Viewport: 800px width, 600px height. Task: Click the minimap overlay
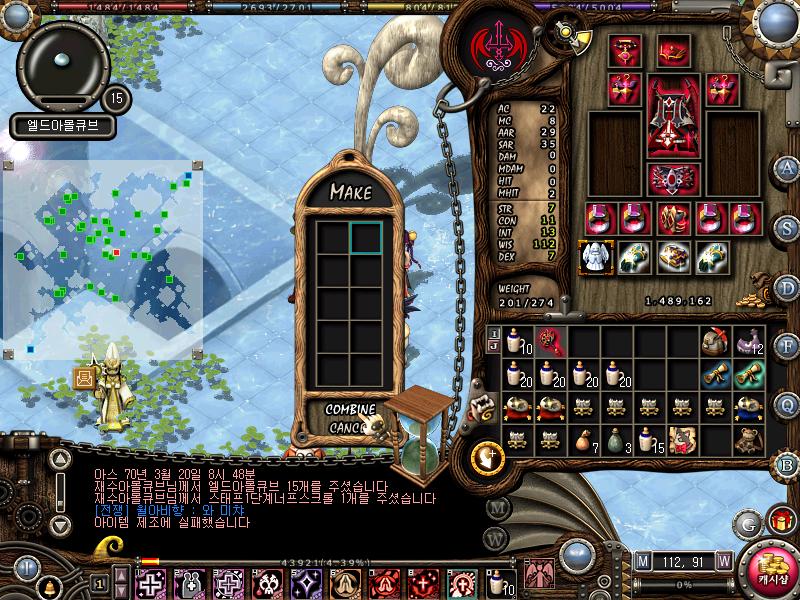pos(102,258)
